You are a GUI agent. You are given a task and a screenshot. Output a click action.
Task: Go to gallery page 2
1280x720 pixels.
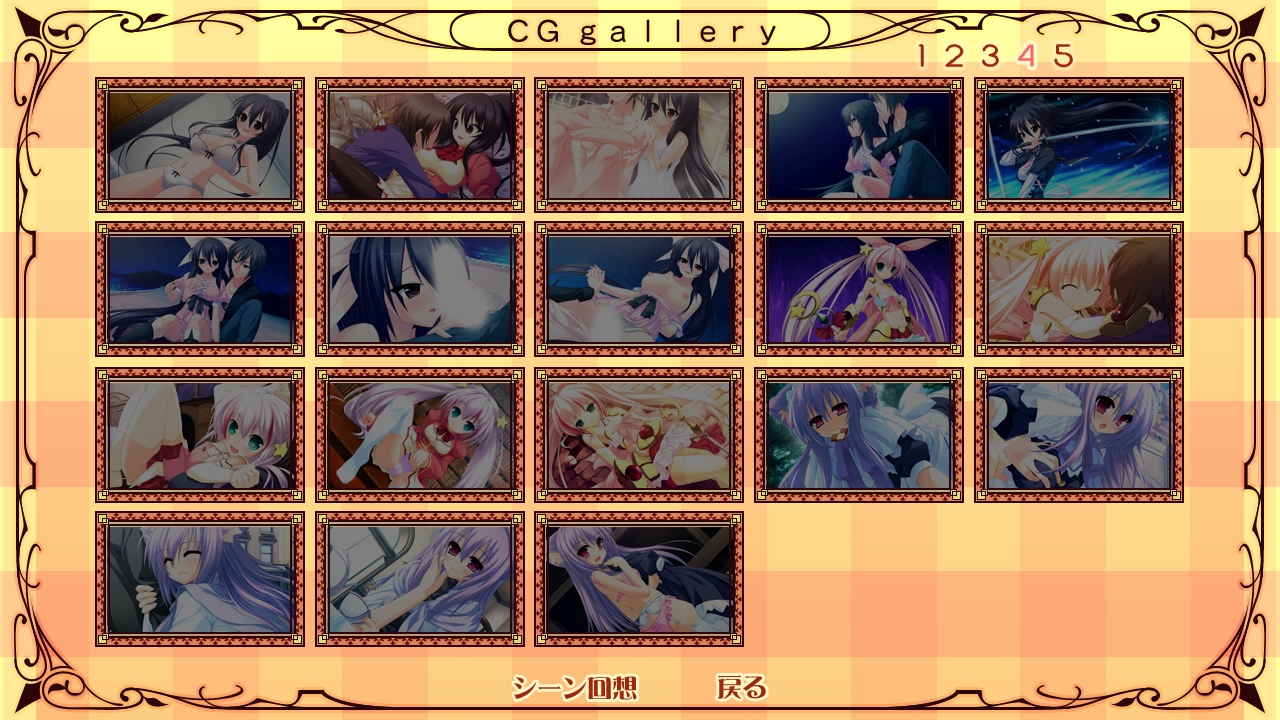point(953,56)
